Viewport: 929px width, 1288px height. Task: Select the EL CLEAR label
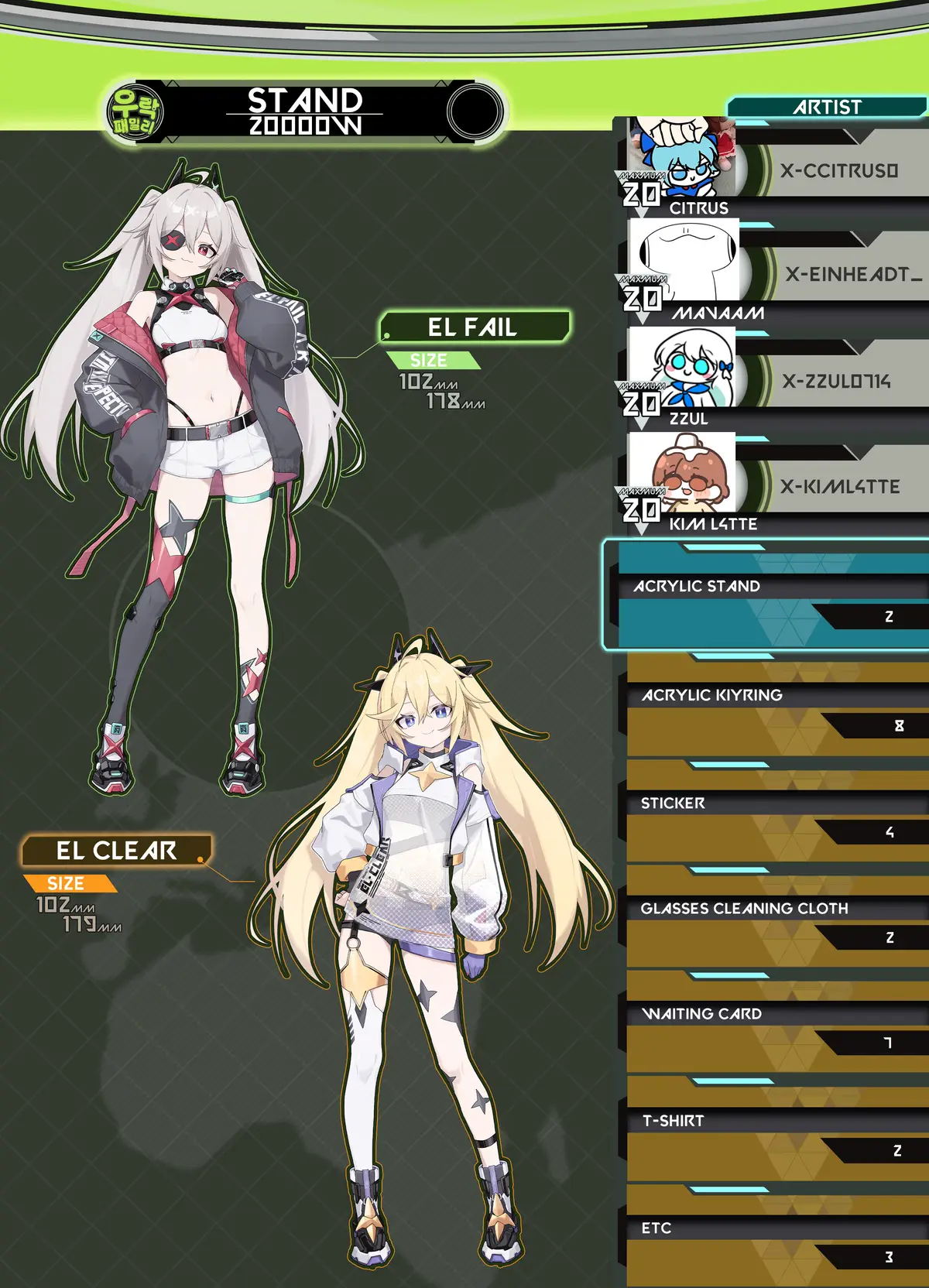coord(116,851)
